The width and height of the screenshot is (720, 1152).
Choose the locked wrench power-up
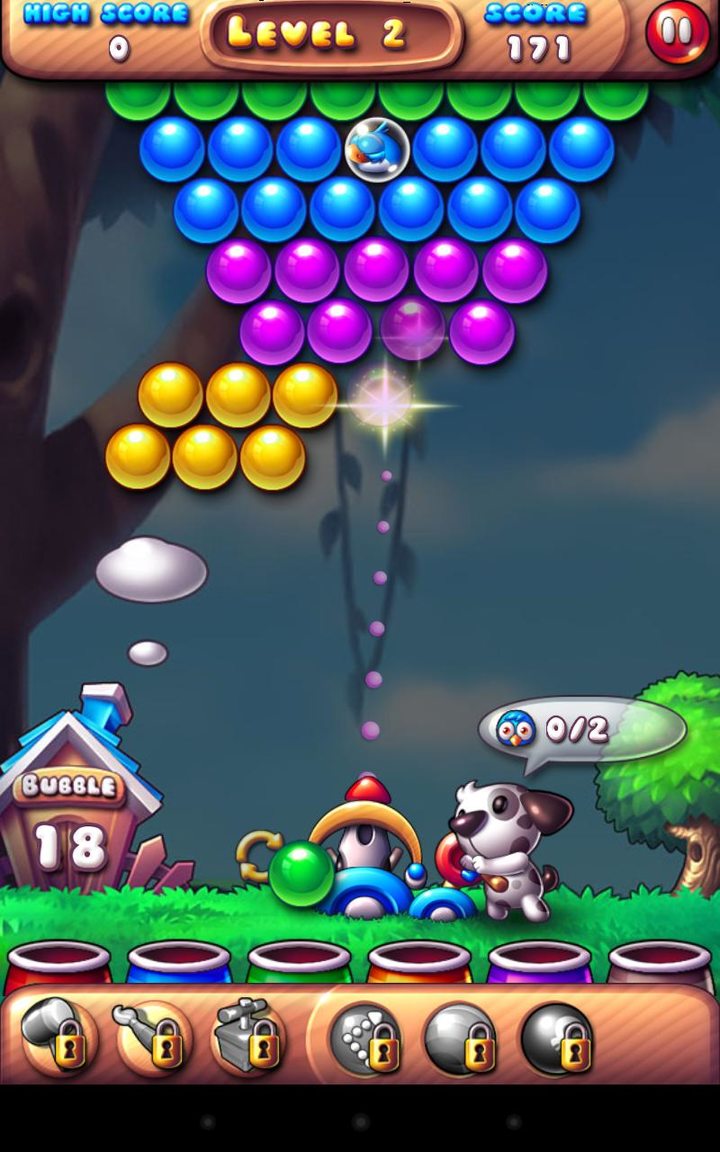pyautogui.click(x=152, y=1037)
